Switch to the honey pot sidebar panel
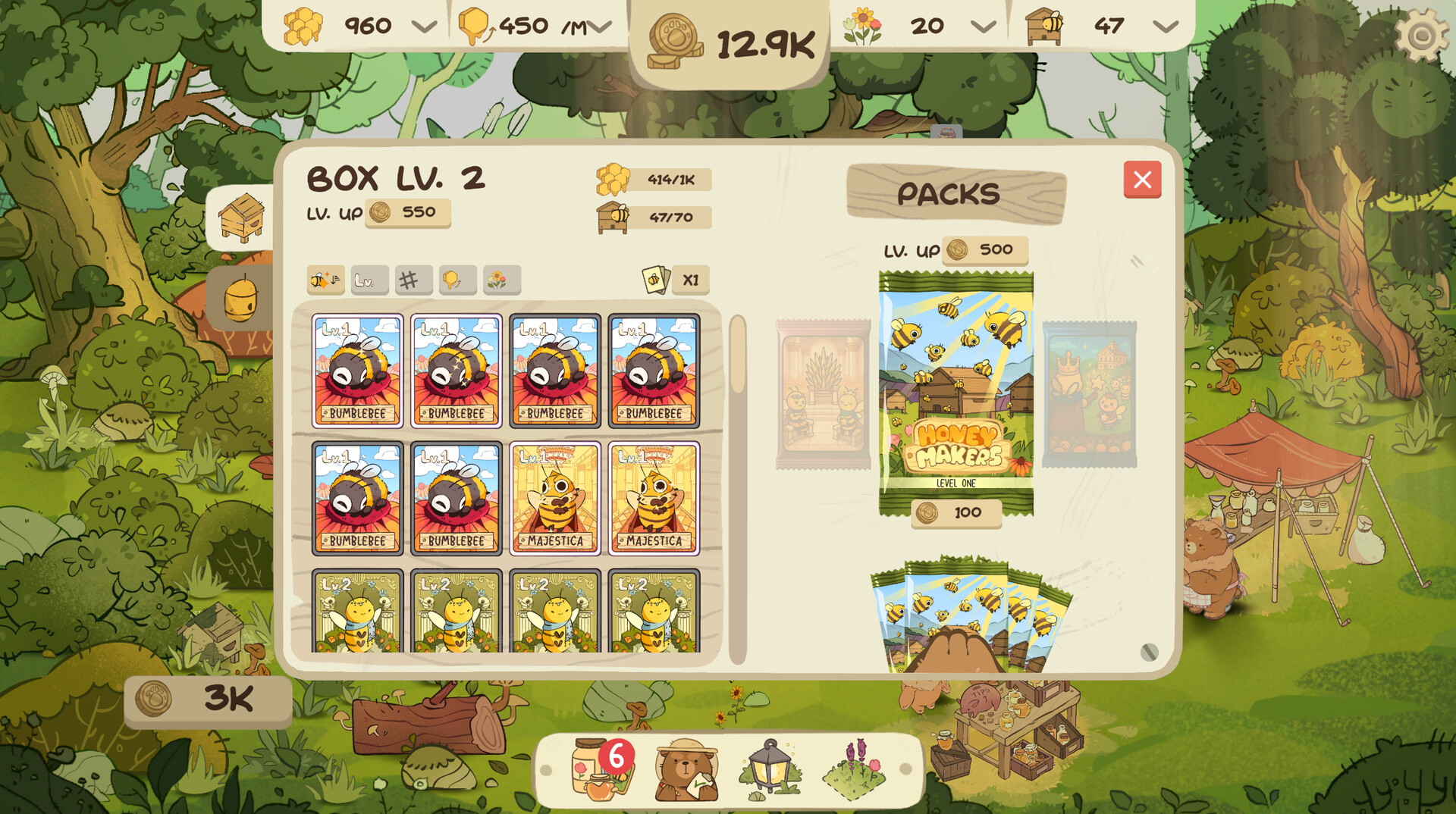The image size is (1456, 814). click(x=241, y=299)
